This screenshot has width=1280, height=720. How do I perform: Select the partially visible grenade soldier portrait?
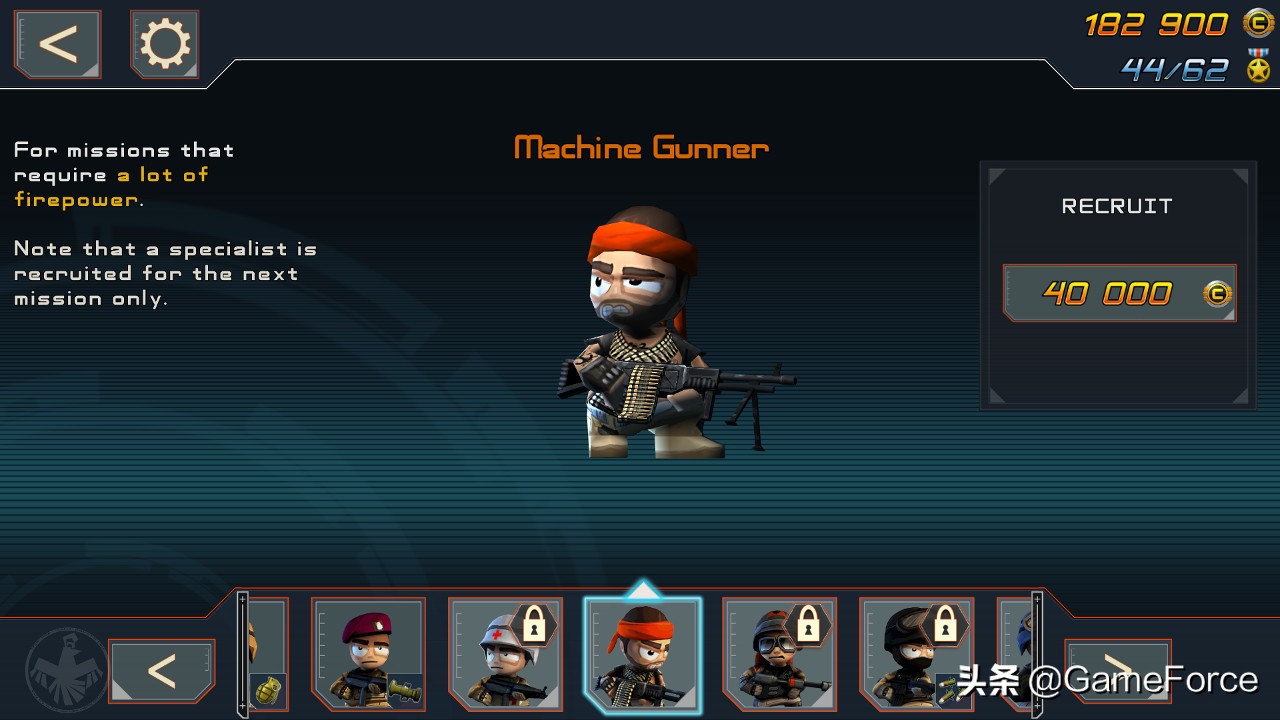(x=268, y=654)
